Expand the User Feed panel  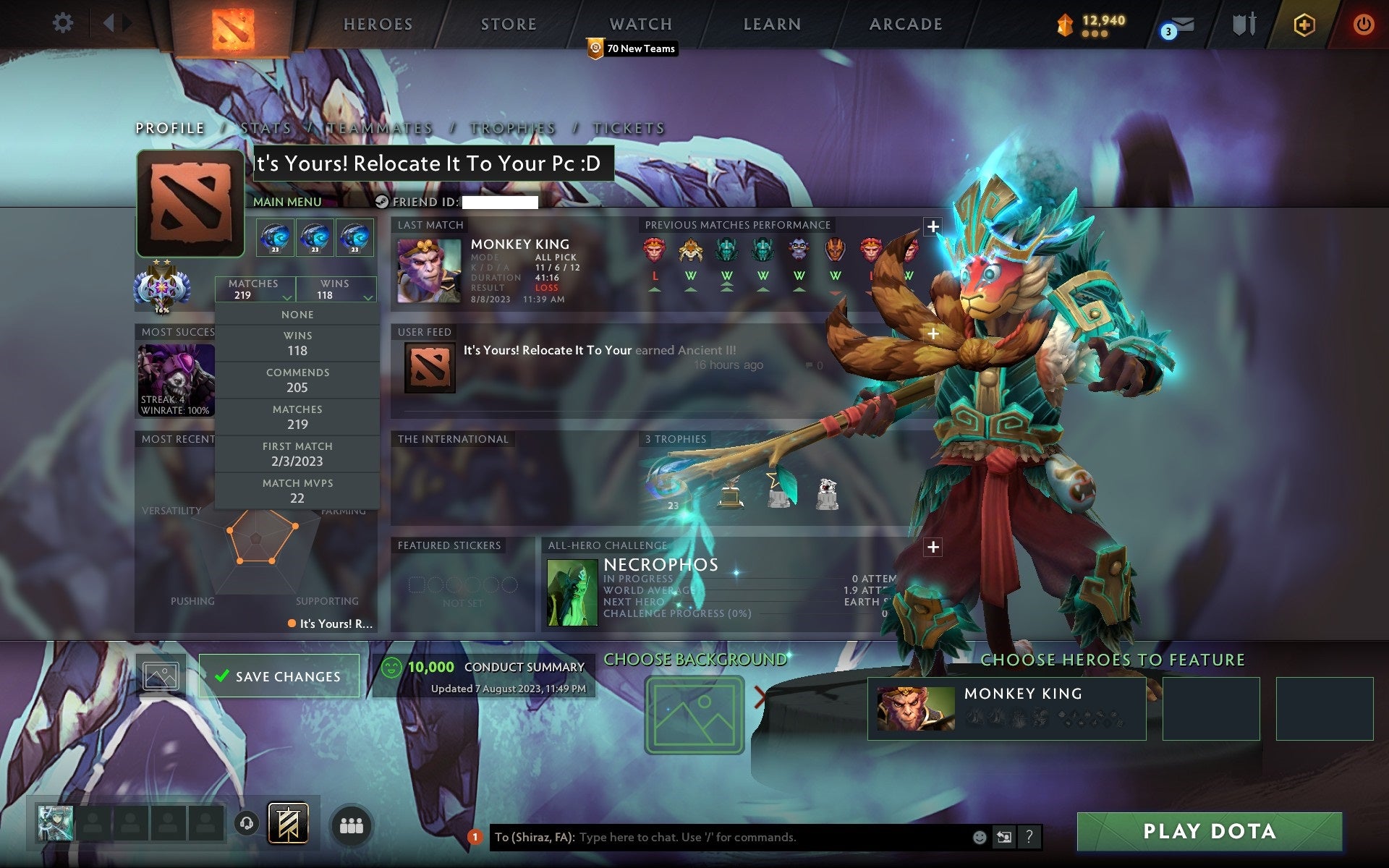(x=933, y=334)
